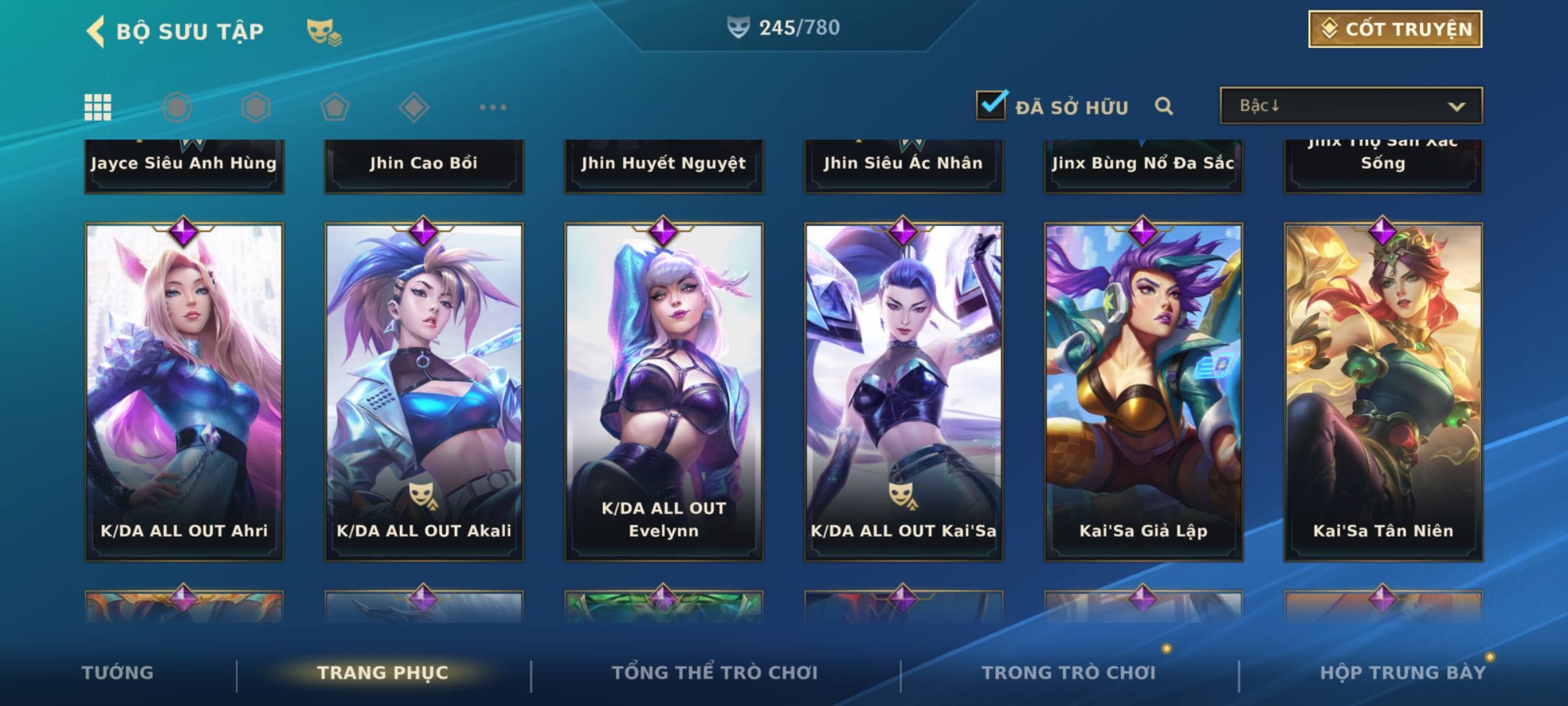Switch to the Tướng tab
Image resolution: width=1568 pixels, height=706 pixels.
[x=118, y=673]
